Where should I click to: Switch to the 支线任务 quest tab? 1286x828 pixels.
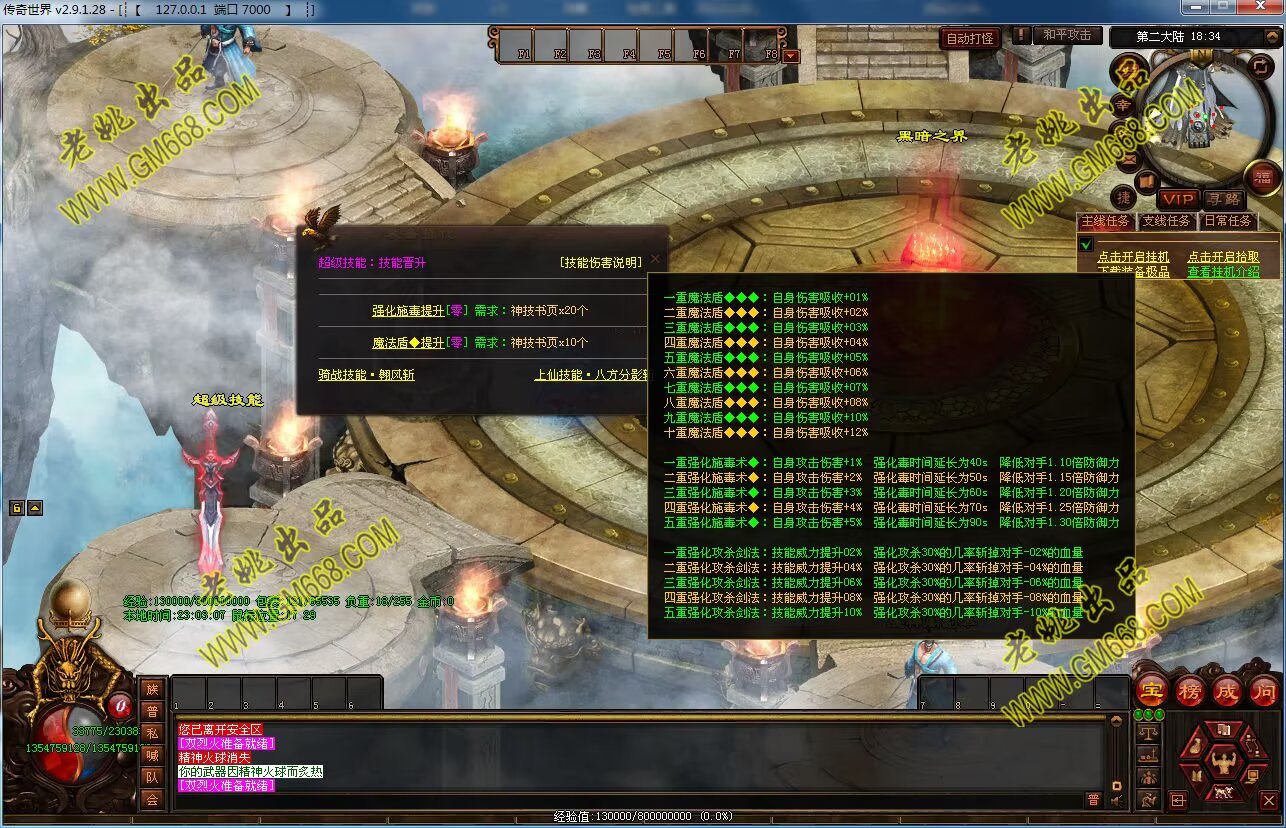pos(1166,221)
